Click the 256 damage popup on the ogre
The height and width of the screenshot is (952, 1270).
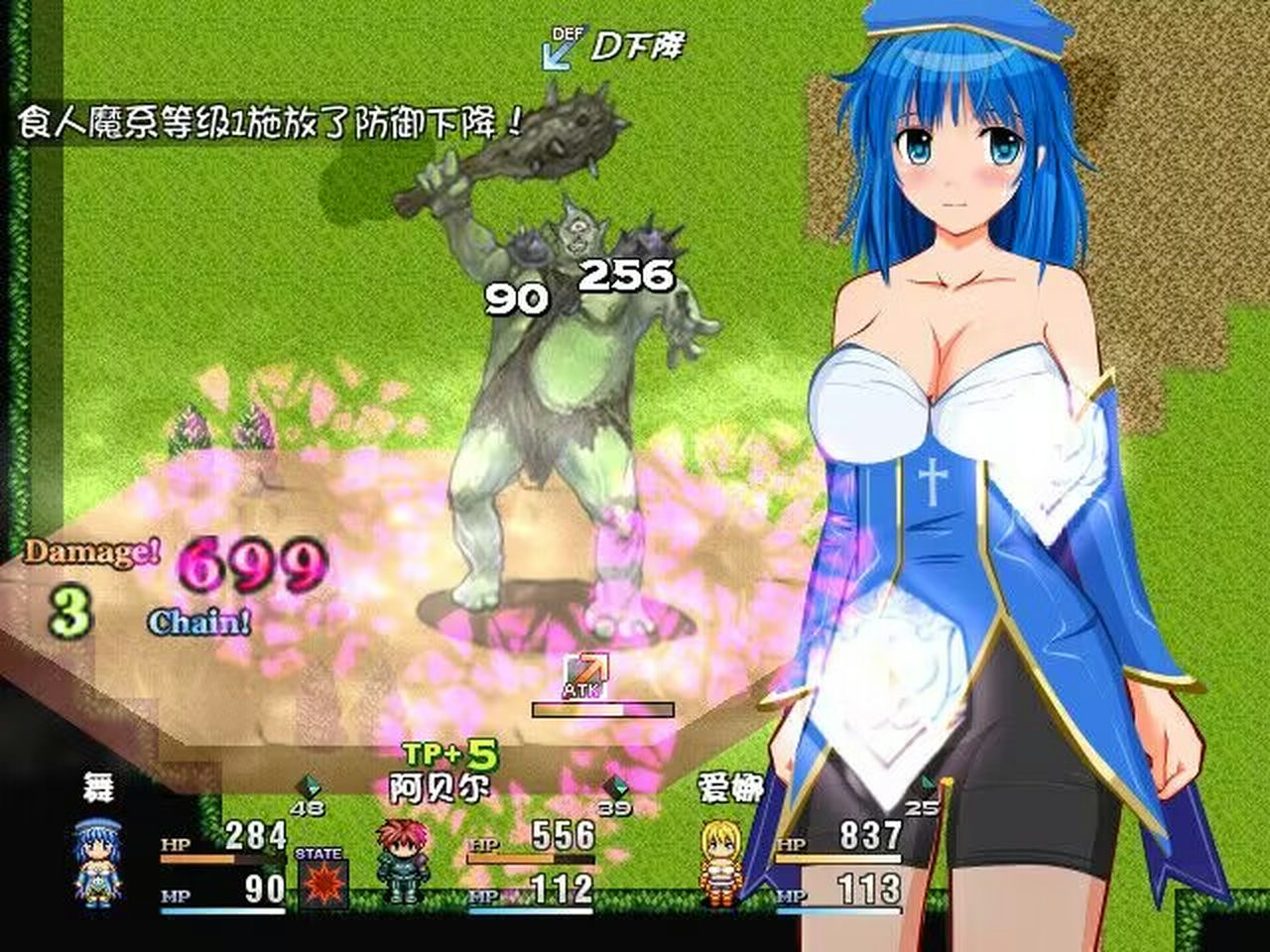(627, 274)
